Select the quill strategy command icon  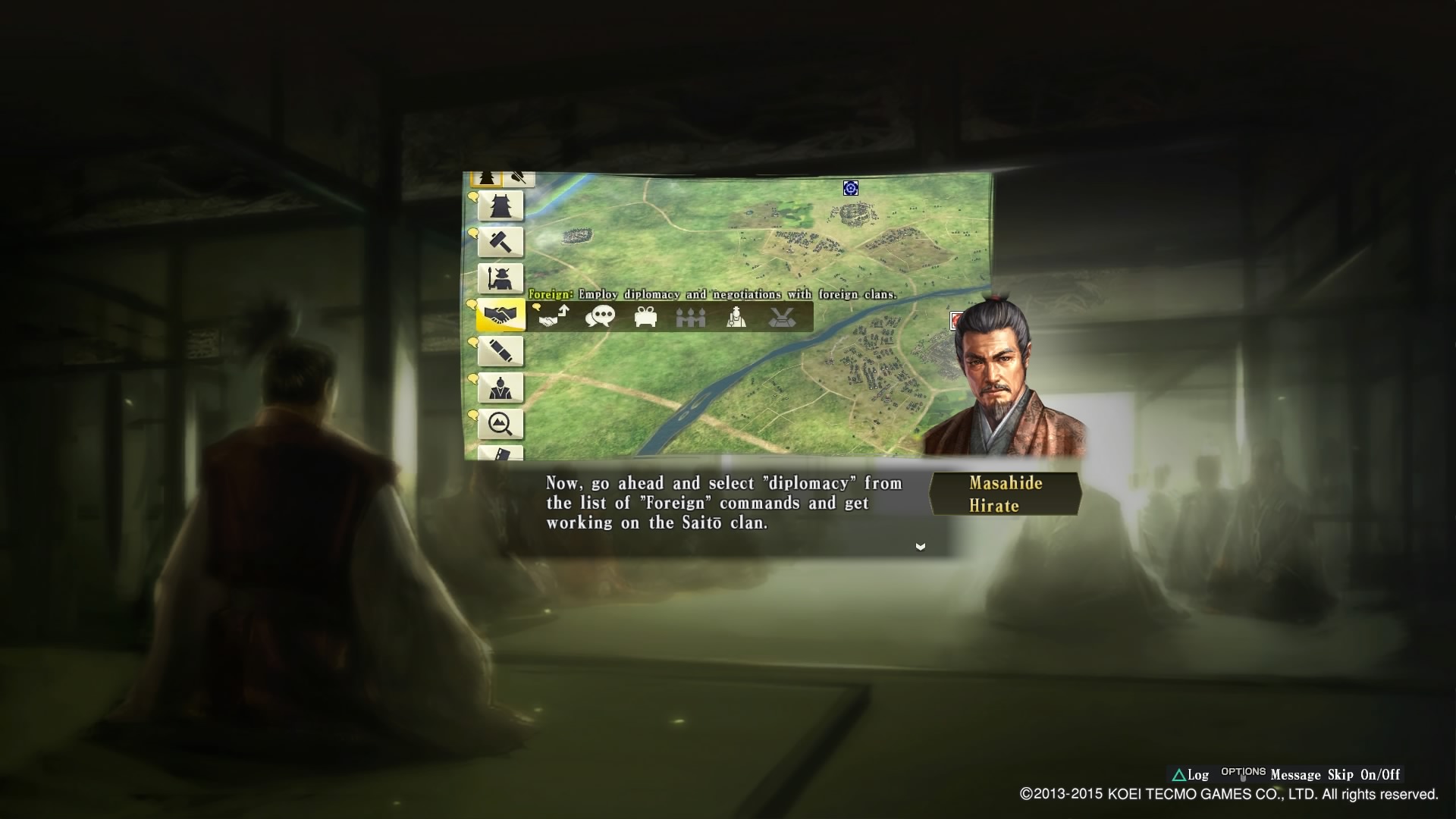click(x=500, y=351)
